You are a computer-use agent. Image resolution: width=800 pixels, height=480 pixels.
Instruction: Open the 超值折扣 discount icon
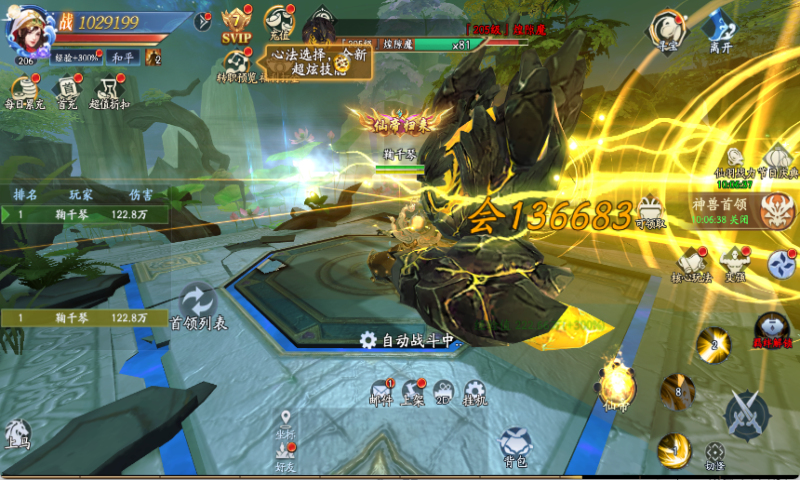[110, 91]
